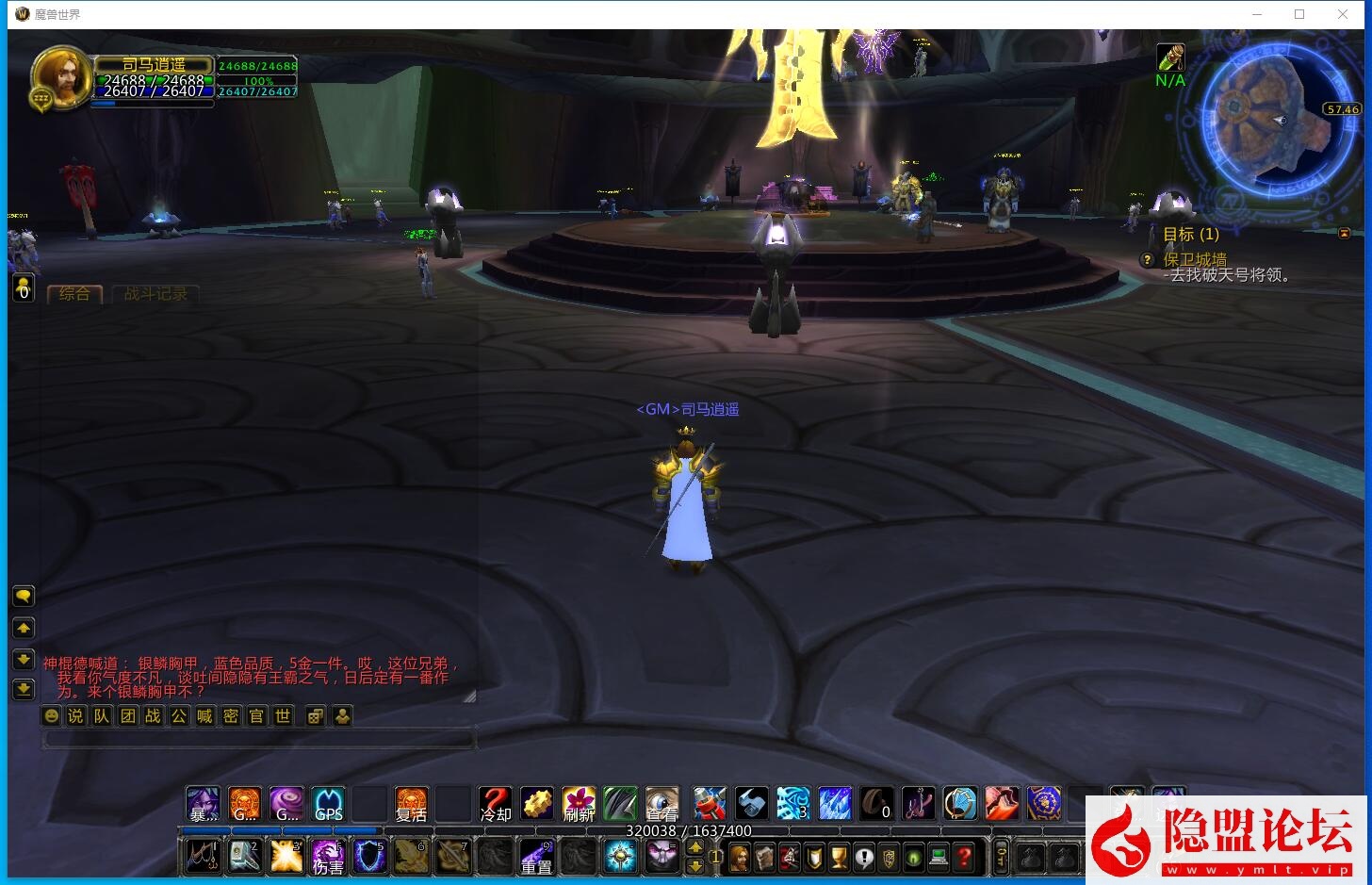Click the 说 say channel button
1372x885 pixels.
click(75, 716)
